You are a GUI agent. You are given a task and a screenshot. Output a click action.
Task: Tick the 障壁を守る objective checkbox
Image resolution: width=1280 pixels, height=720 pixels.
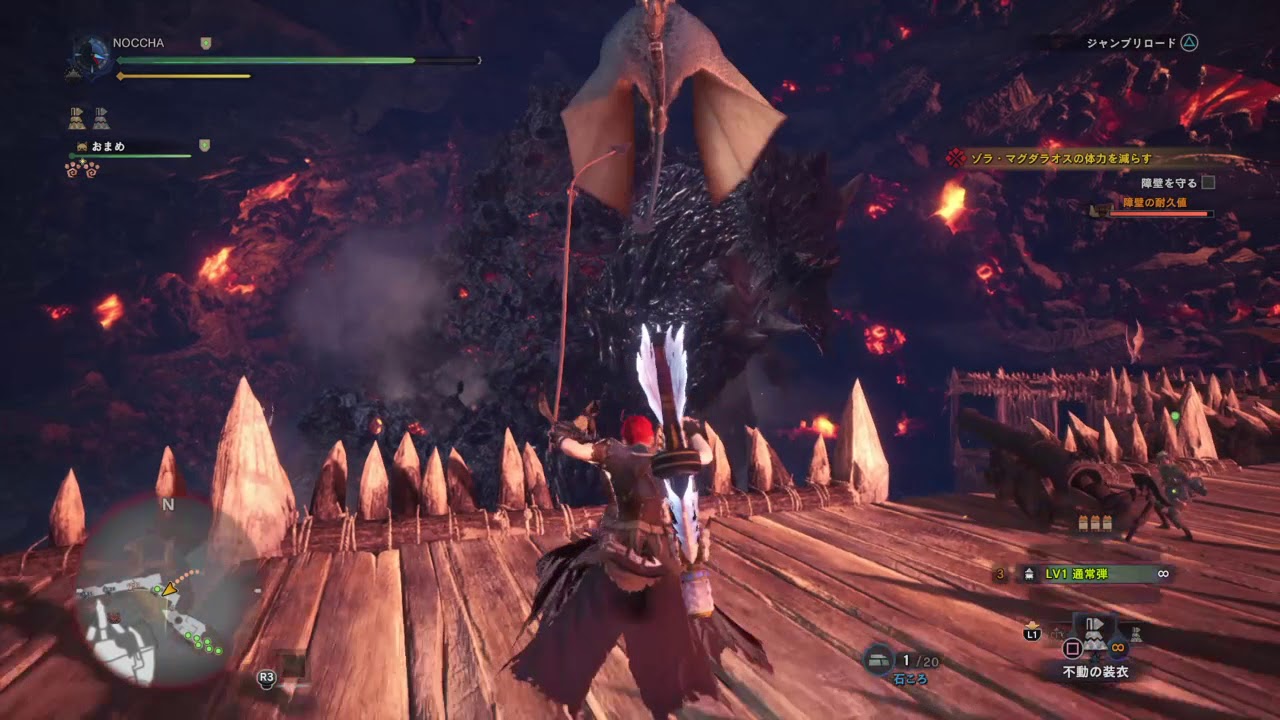(1208, 183)
